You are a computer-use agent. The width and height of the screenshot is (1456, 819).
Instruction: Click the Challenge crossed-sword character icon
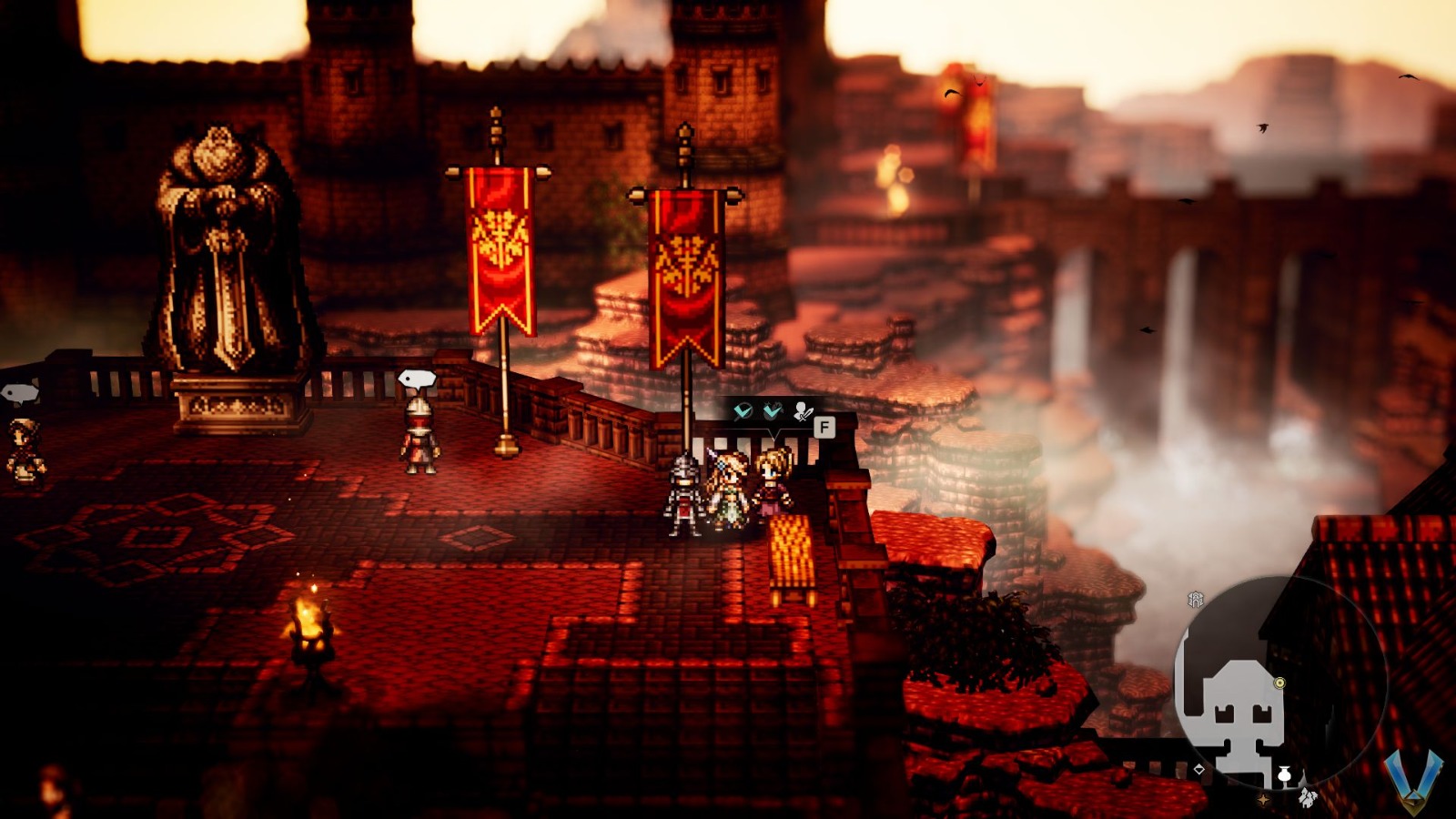[803, 411]
